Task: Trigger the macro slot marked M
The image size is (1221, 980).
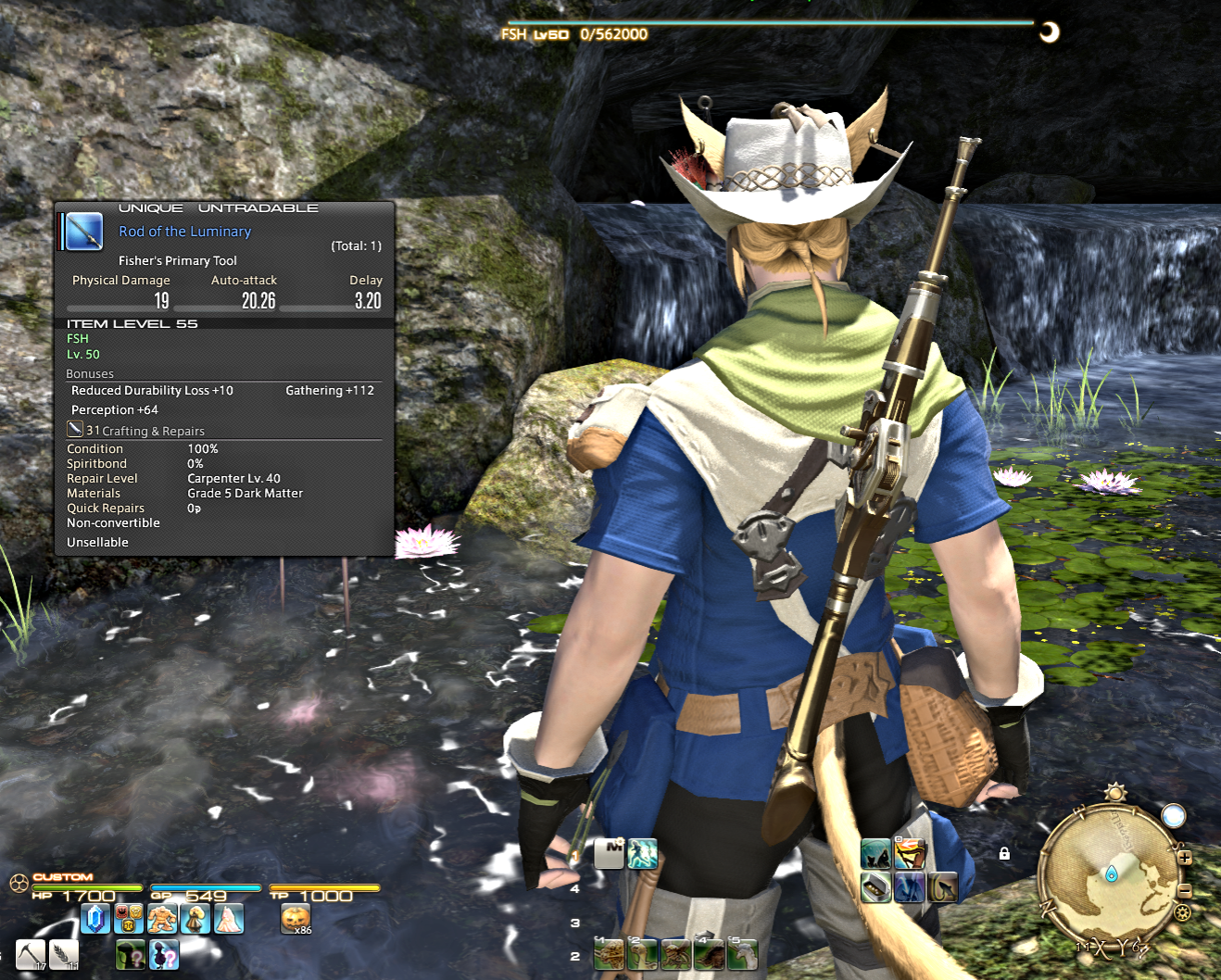Action: pyautogui.click(x=609, y=853)
